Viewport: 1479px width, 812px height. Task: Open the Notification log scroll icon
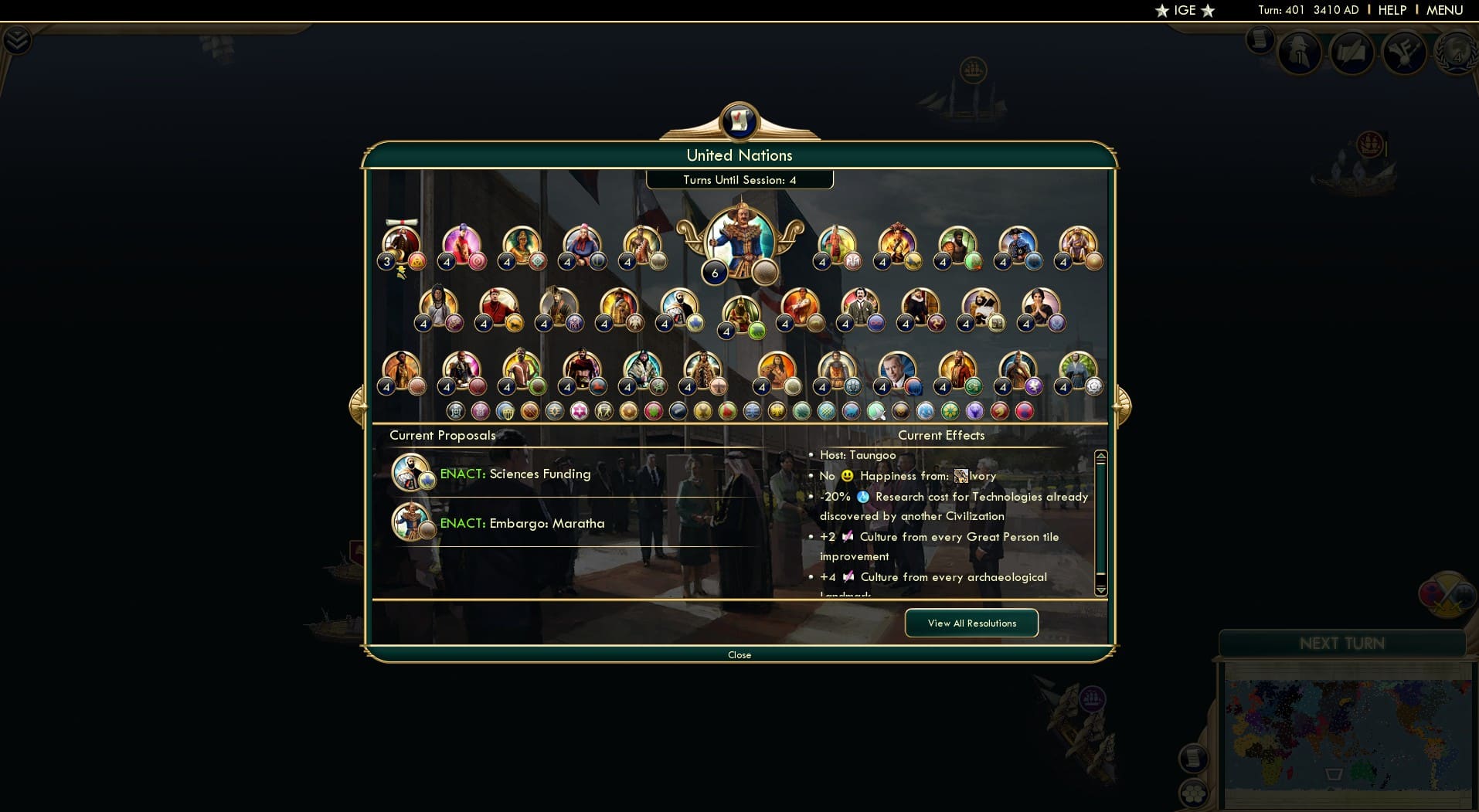pyautogui.click(x=1260, y=37)
